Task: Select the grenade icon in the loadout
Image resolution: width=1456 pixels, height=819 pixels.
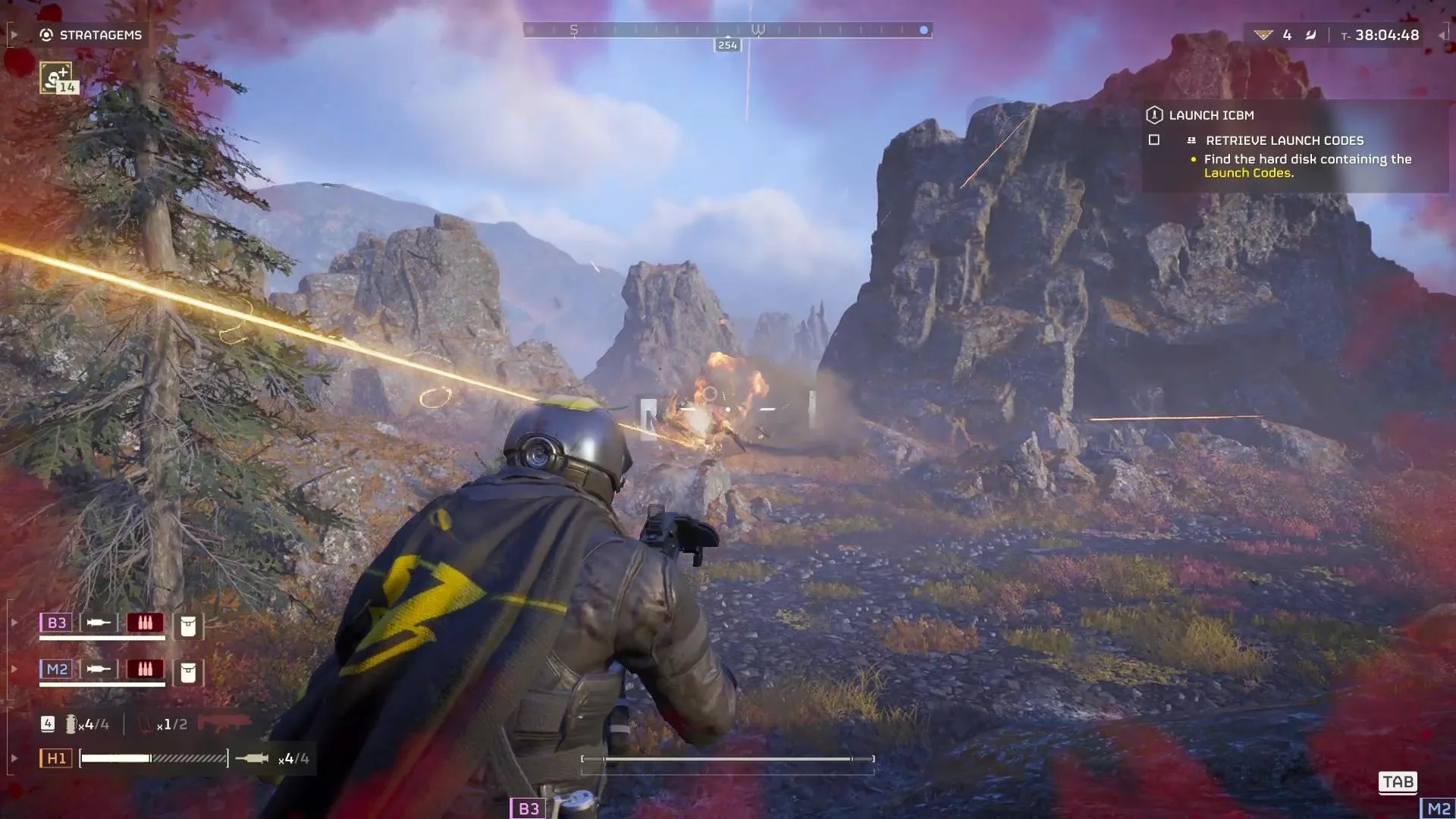Action: 71,724
